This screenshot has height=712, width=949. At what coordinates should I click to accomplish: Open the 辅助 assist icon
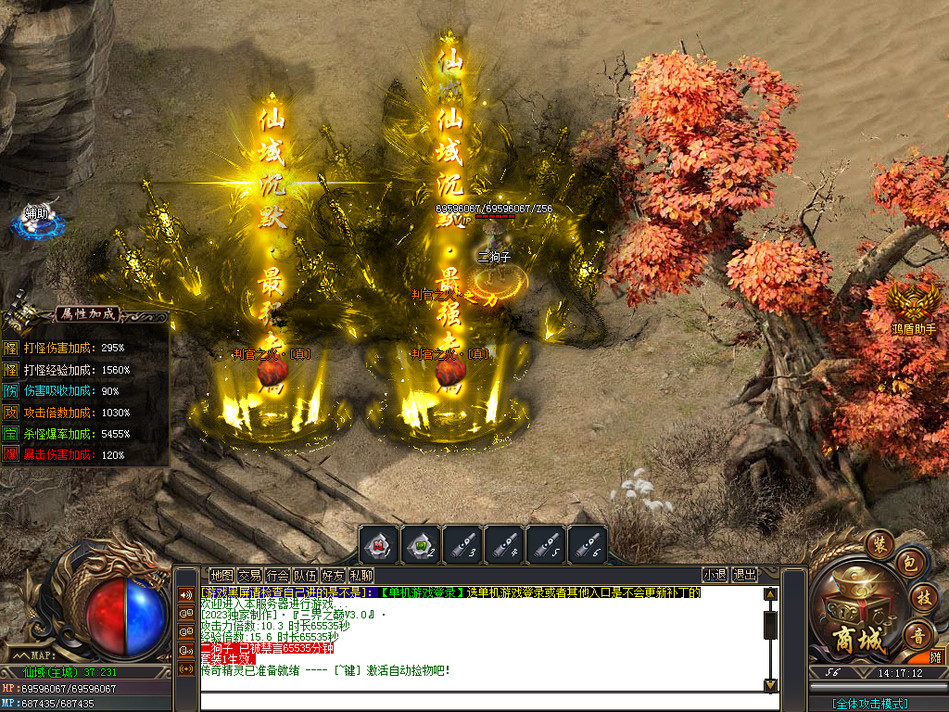pyautogui.click(x=37, y=222)
